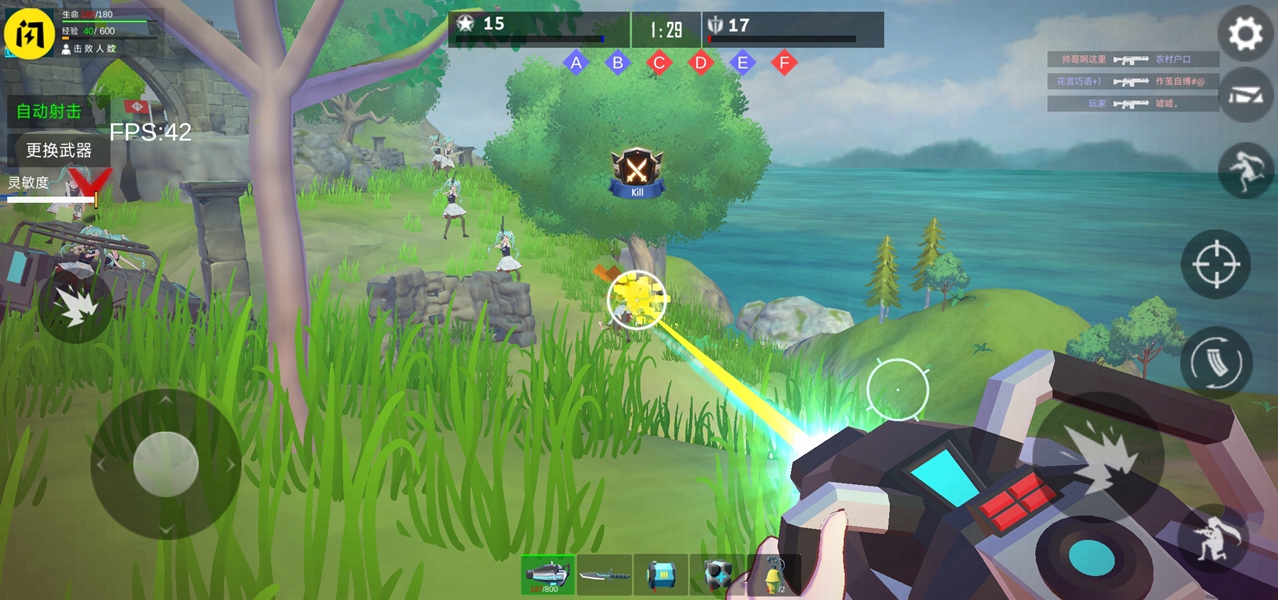Click the 更换武器 change weapon button
The height and width of the screenshot is (600, 1278).
pos(59,150)
